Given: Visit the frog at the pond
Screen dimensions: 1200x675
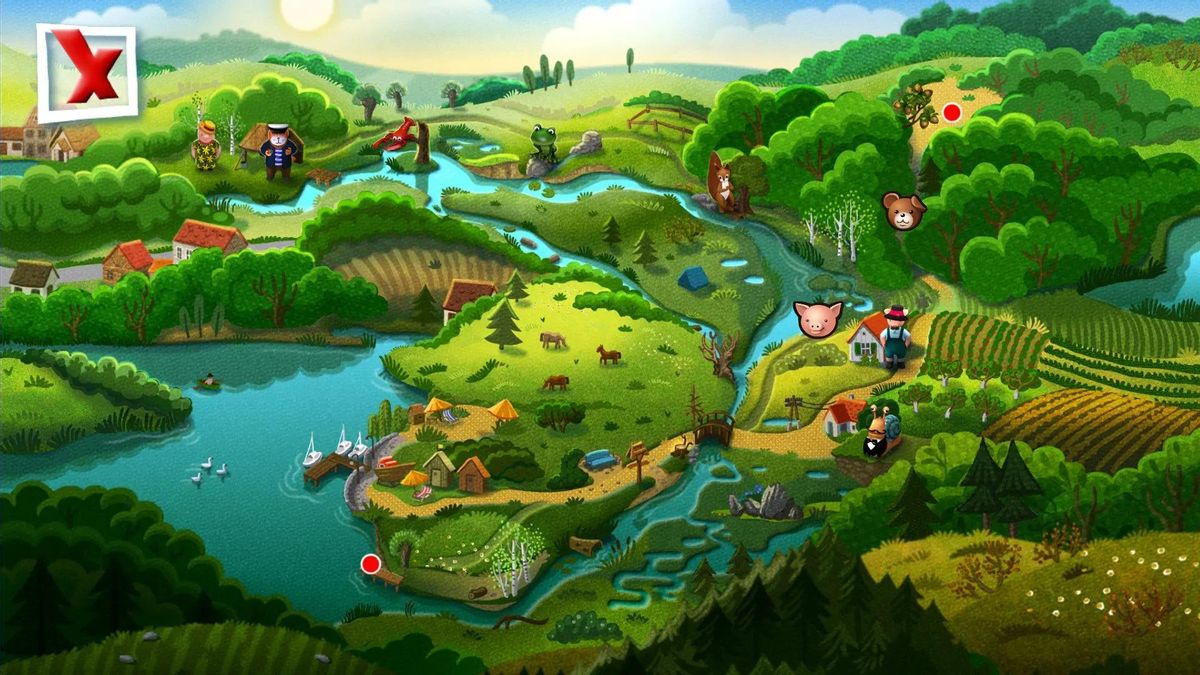Looking at the screenshot, I should tap(544, 143).
